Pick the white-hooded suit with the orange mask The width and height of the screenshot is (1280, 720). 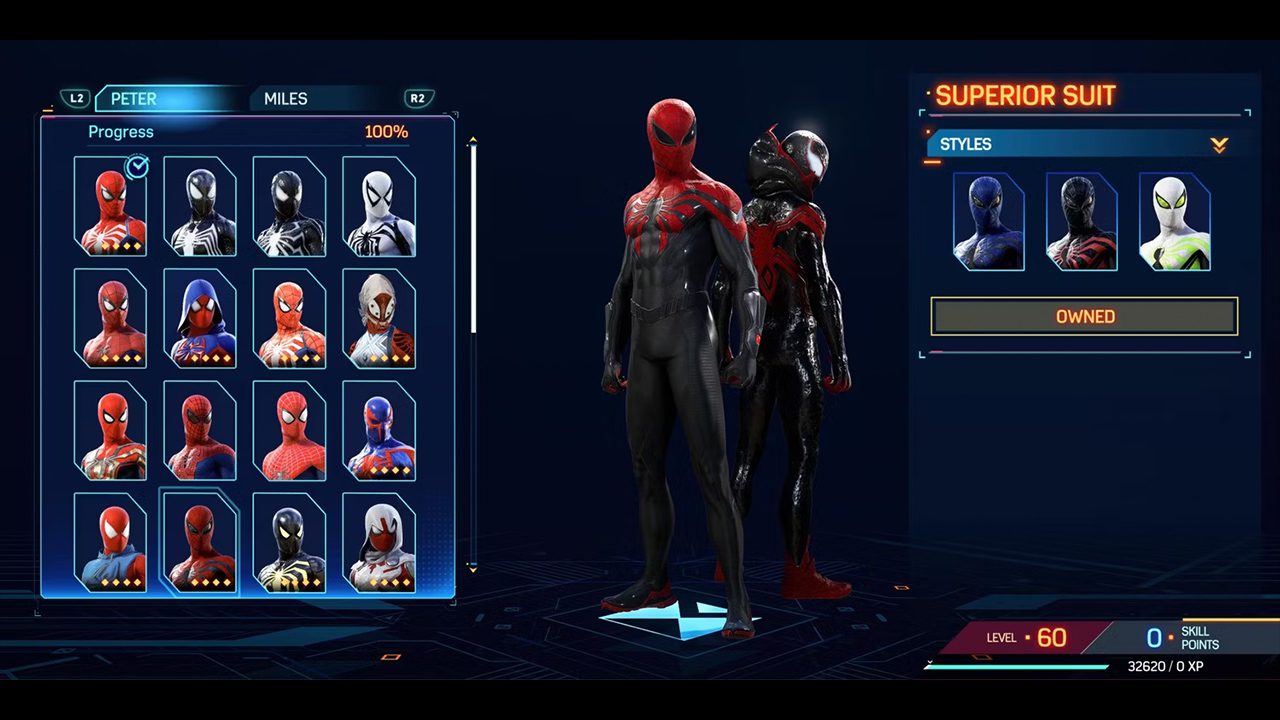pyautogui.click(x=379, y=318)
